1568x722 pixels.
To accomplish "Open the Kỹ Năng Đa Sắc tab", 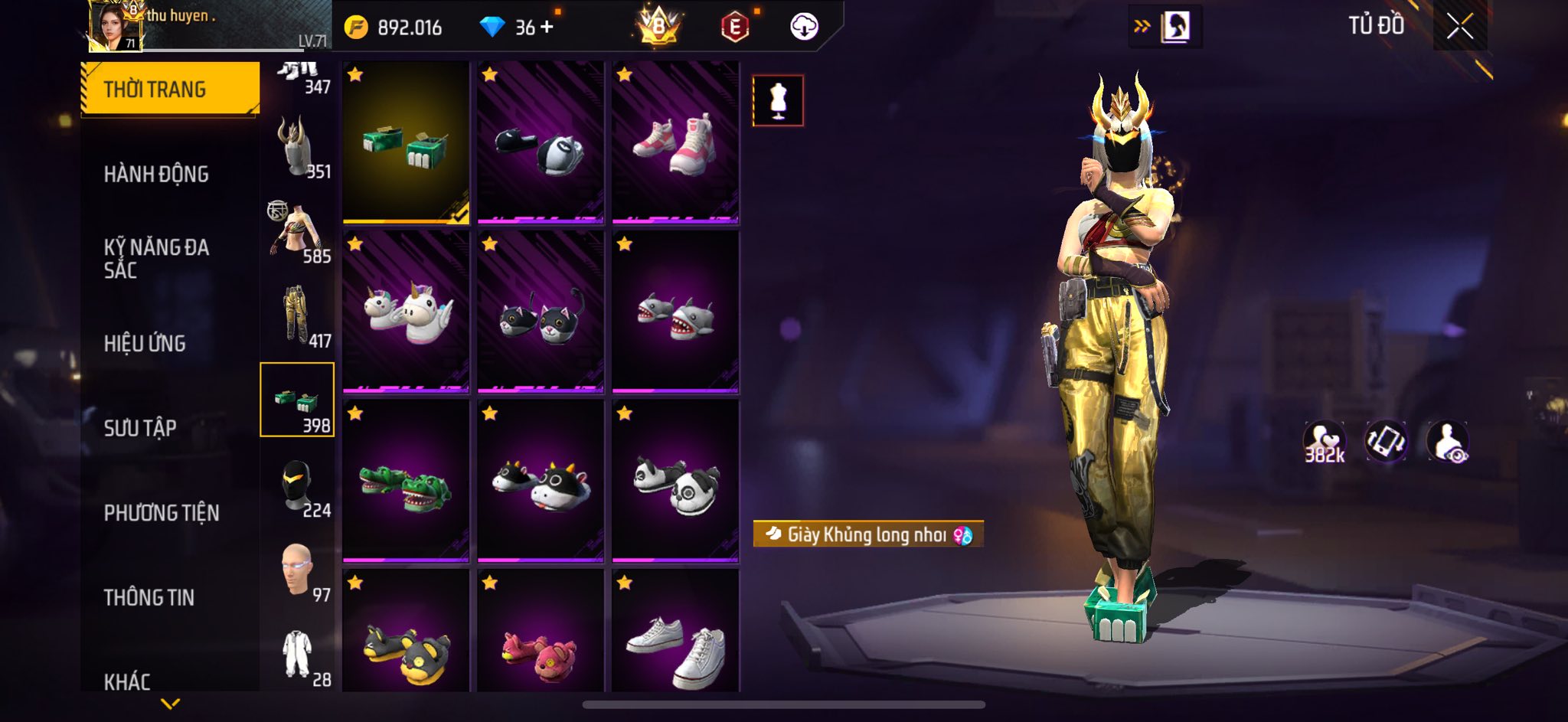I will (x=156, y=258).
